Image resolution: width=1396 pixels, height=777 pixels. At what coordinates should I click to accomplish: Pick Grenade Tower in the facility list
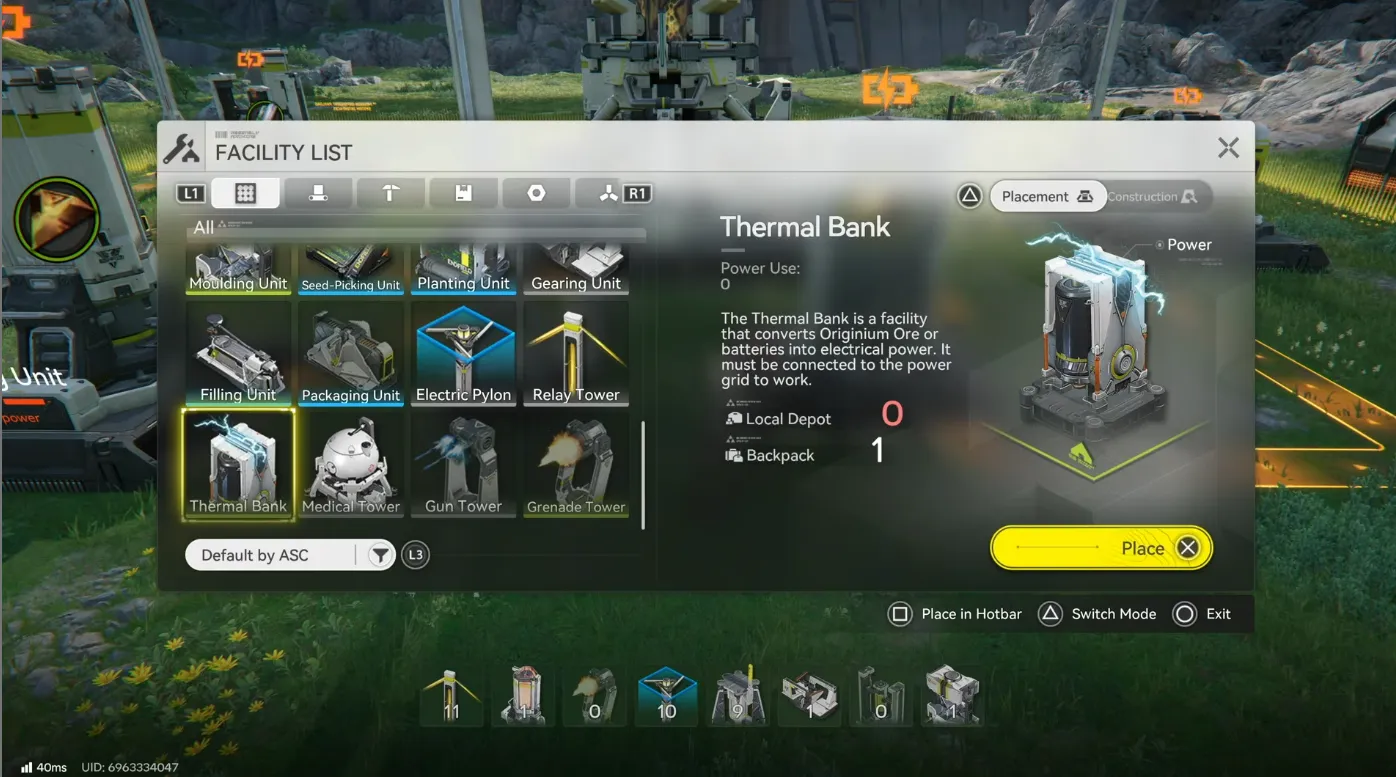point(576,464)
